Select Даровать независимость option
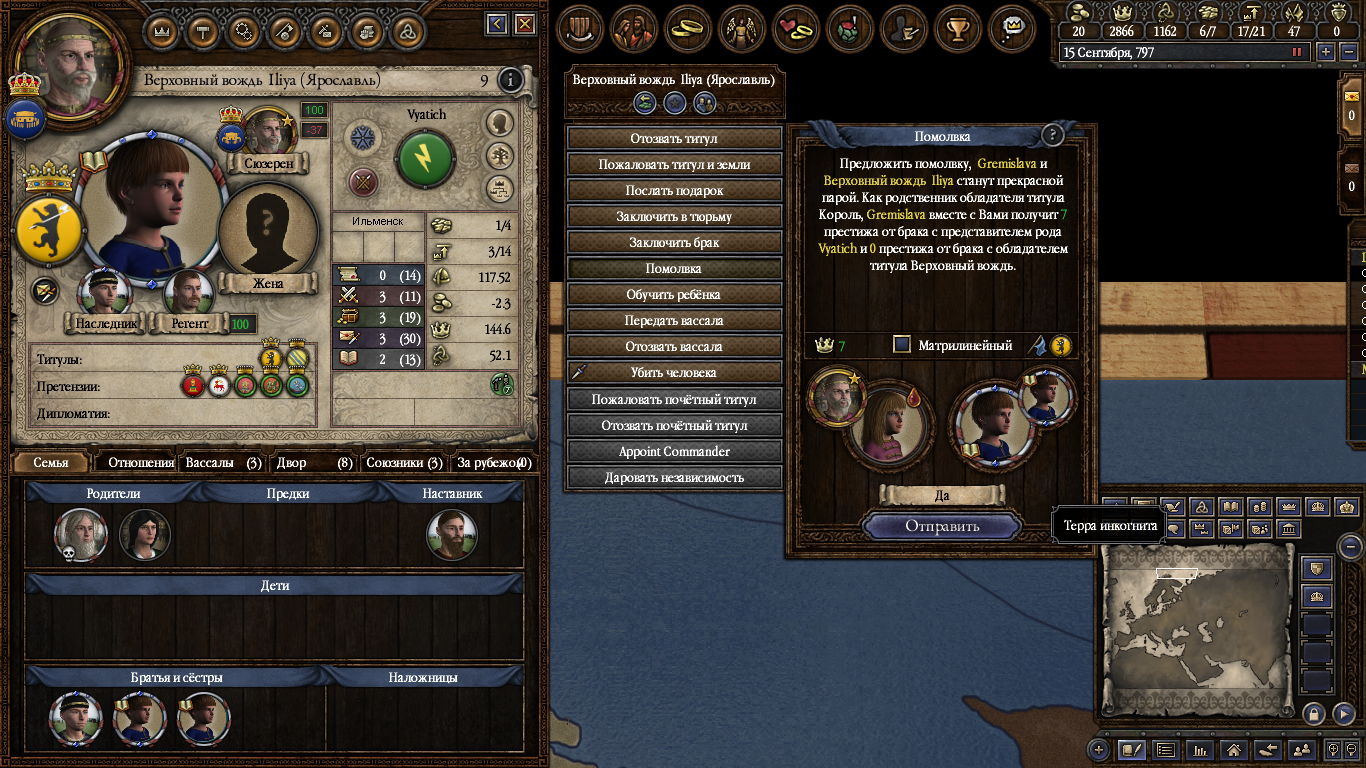 (674, 477)
